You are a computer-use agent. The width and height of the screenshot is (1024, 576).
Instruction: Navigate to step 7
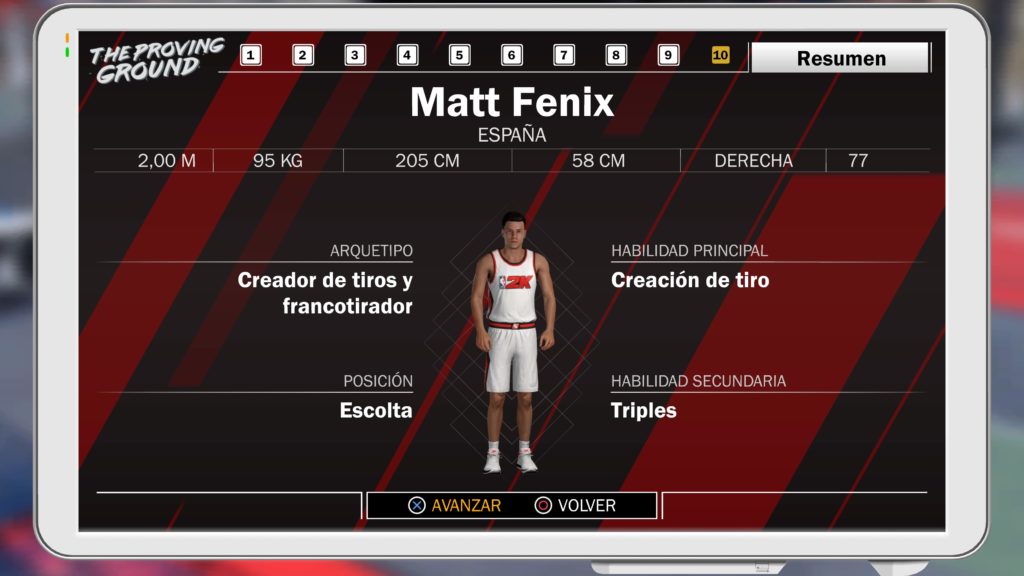(x=564, y=56)
